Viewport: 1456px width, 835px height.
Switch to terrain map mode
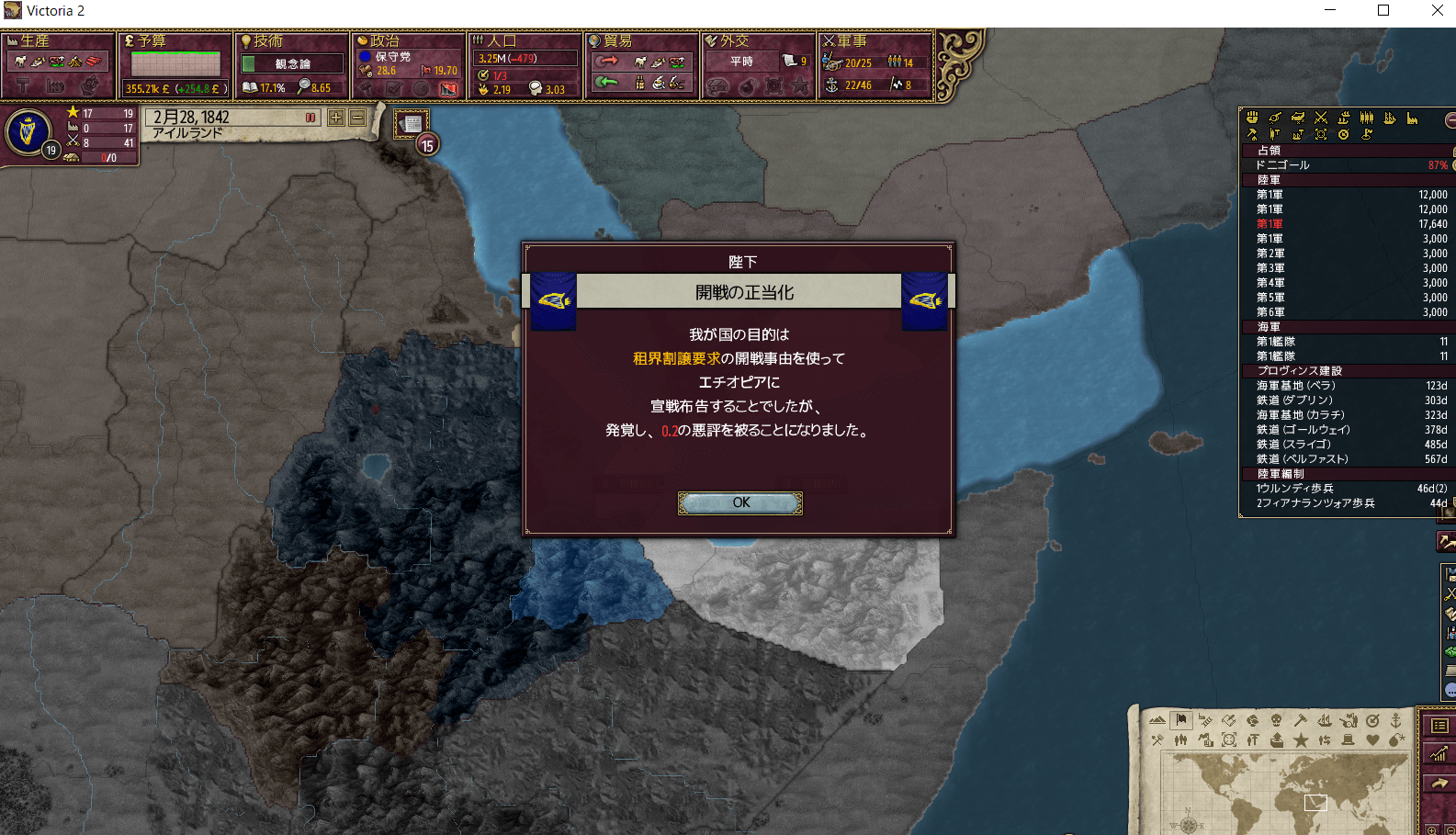click(1157, 720)
